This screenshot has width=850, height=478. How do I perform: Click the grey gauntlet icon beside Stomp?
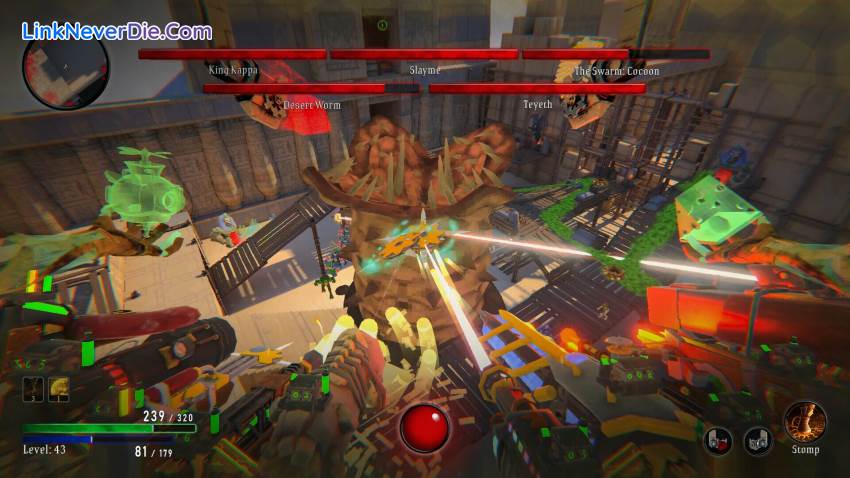tap(757, 440)
